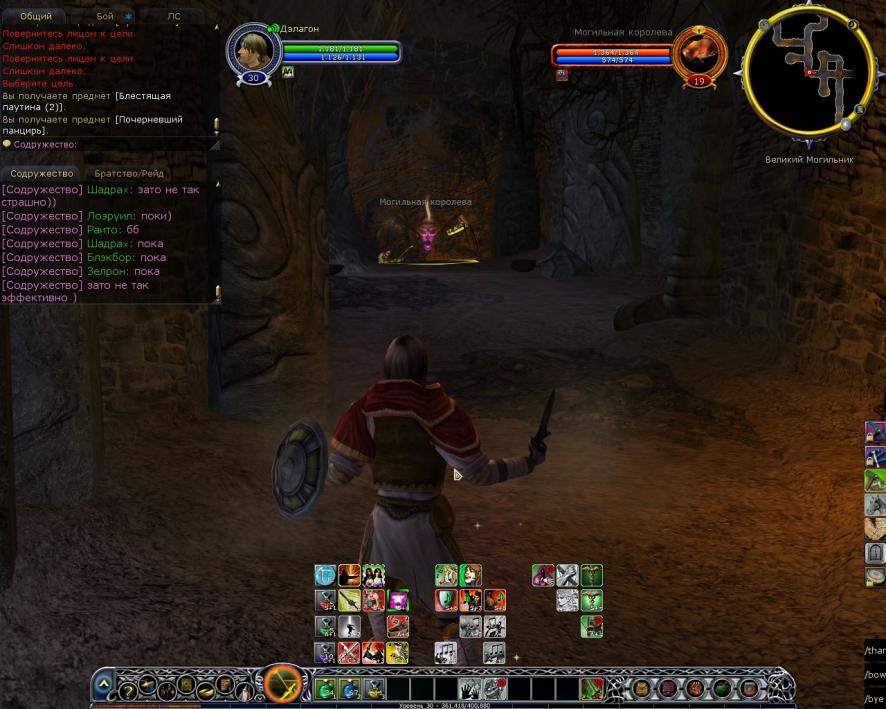Activate the white hand skill slot

[x=471, y=688]
